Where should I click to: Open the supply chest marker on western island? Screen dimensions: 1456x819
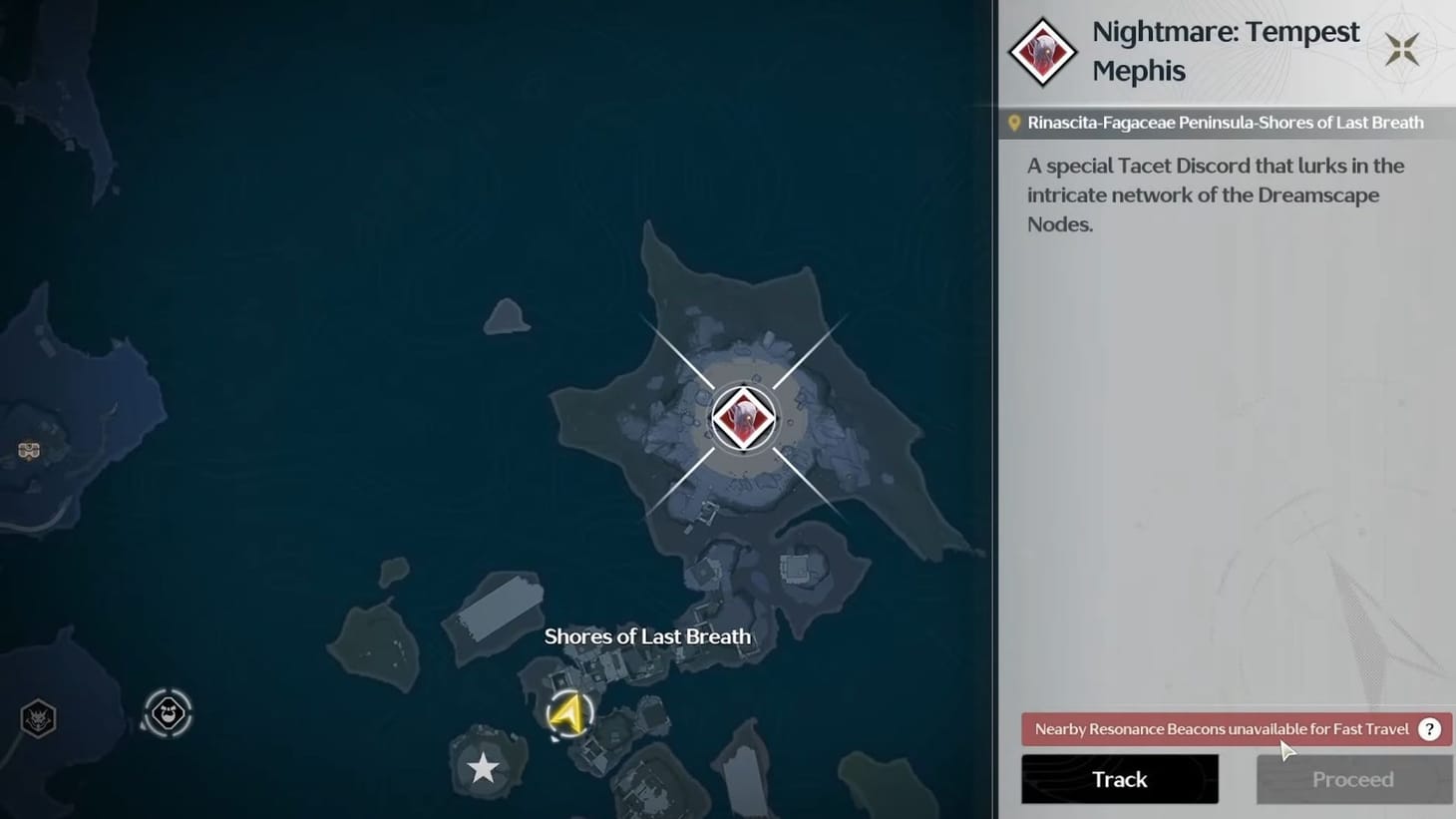pyautogui.click(x=29, y=450)
